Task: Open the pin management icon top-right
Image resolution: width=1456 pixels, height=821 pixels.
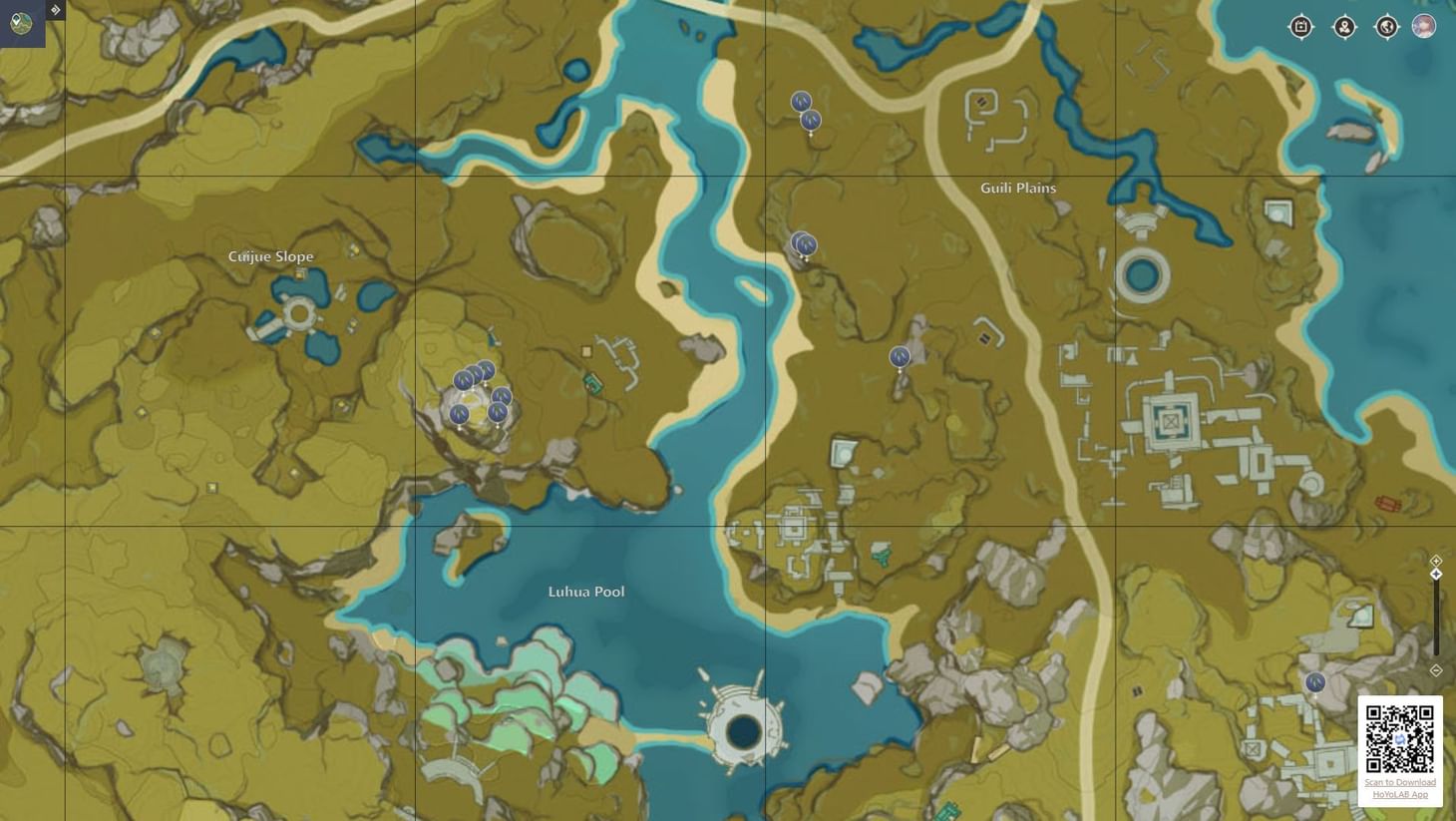Action: (x=1344, y=27)
